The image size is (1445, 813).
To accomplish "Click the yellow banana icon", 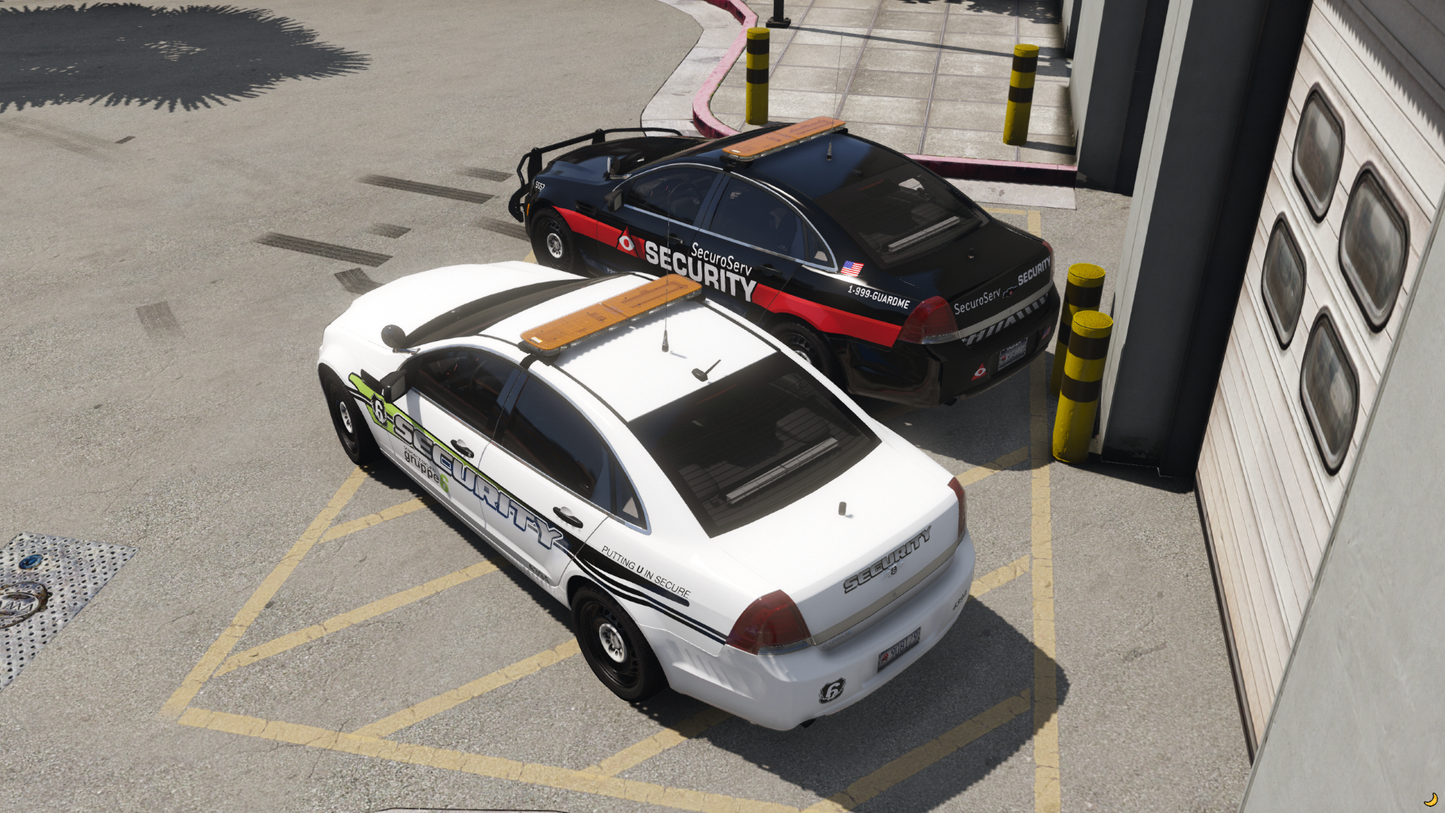I will pos(1431,799).
